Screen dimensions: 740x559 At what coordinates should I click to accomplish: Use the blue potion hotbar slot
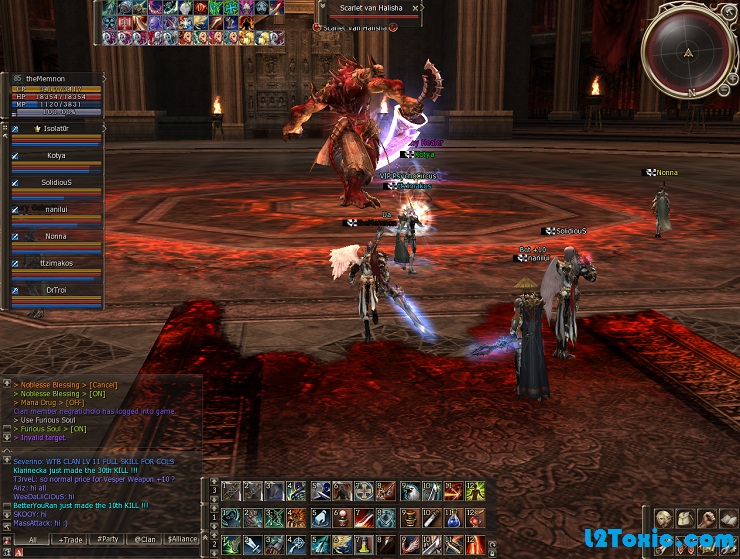[x=454, y=518]
